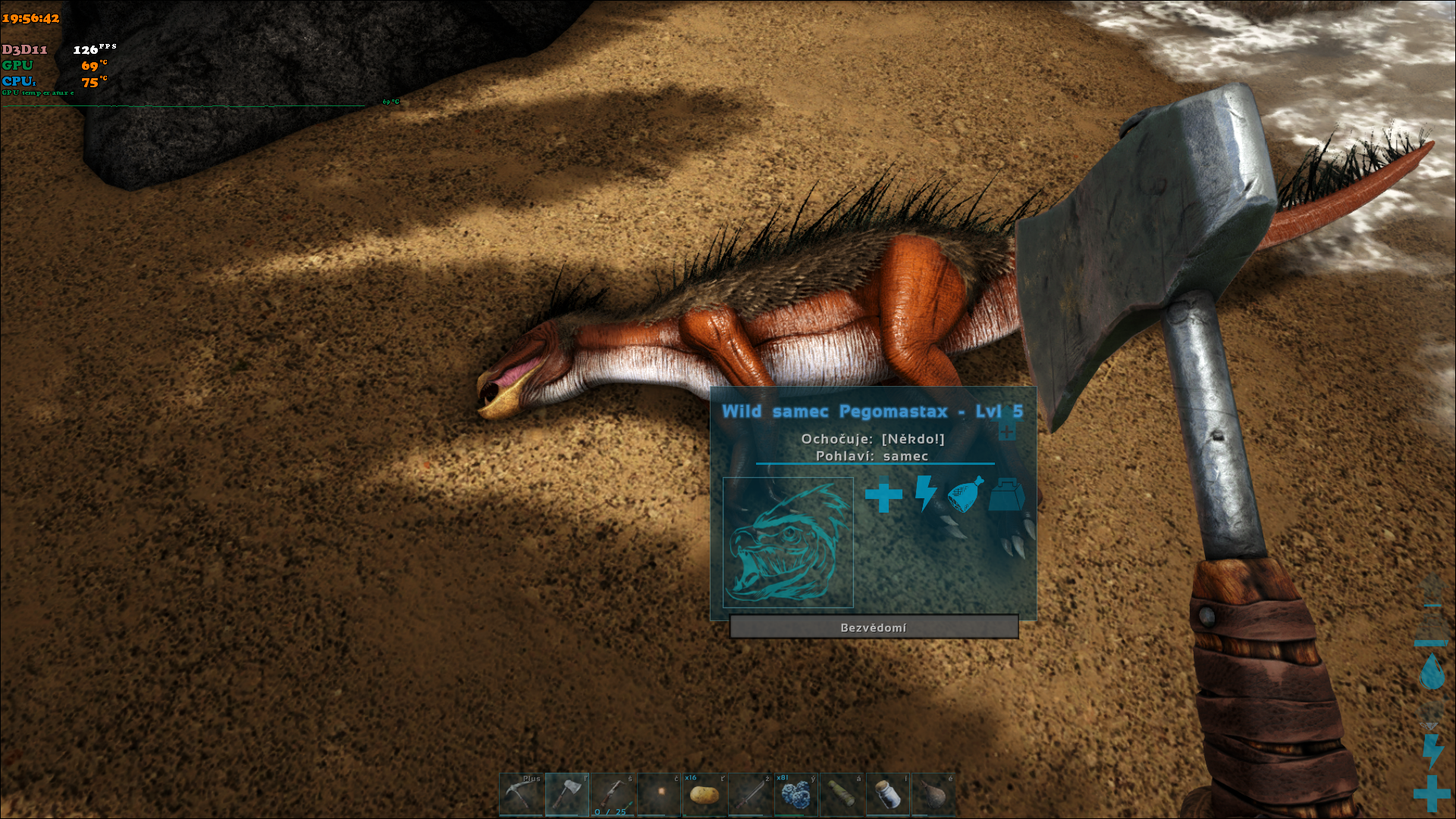Select the green canteen hotbar slot
Viewport: 1456px width, 819px height.
tap(842, 794)
